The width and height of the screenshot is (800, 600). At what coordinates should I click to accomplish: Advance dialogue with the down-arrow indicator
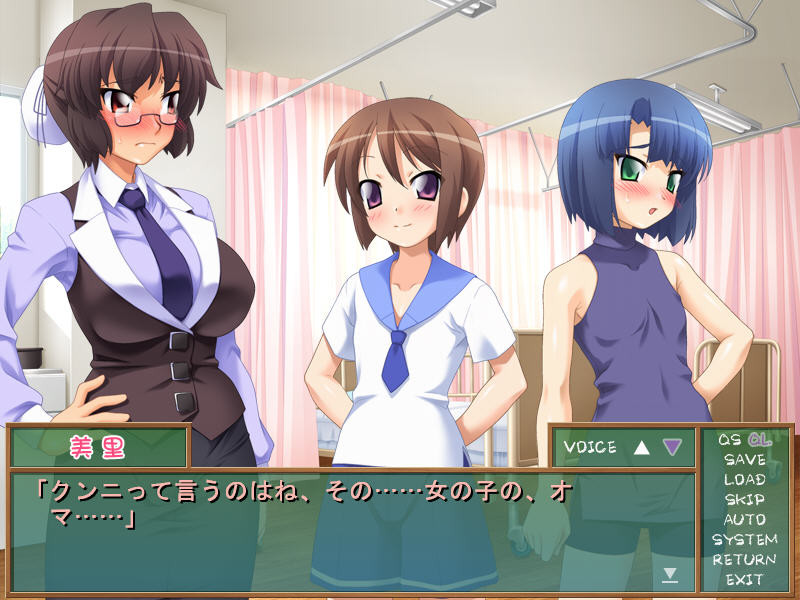670,574
